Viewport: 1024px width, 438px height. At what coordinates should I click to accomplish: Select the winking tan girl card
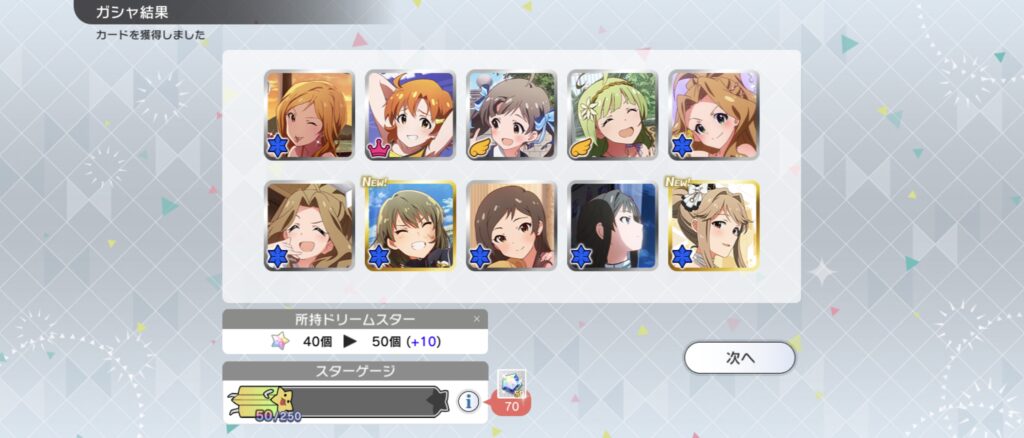tap(309, 114)
